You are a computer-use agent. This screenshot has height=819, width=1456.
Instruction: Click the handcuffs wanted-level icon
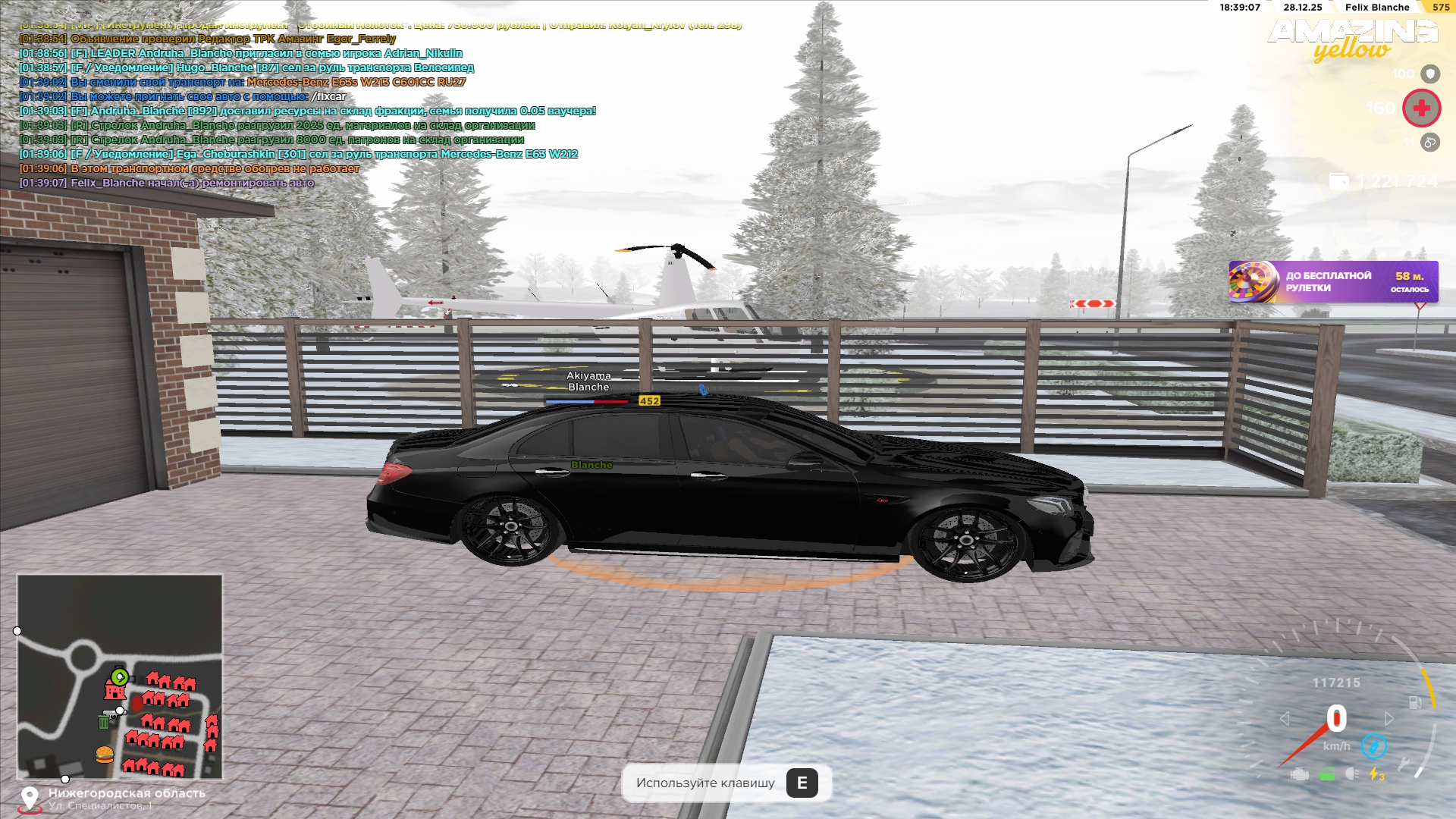(1429, 142)
